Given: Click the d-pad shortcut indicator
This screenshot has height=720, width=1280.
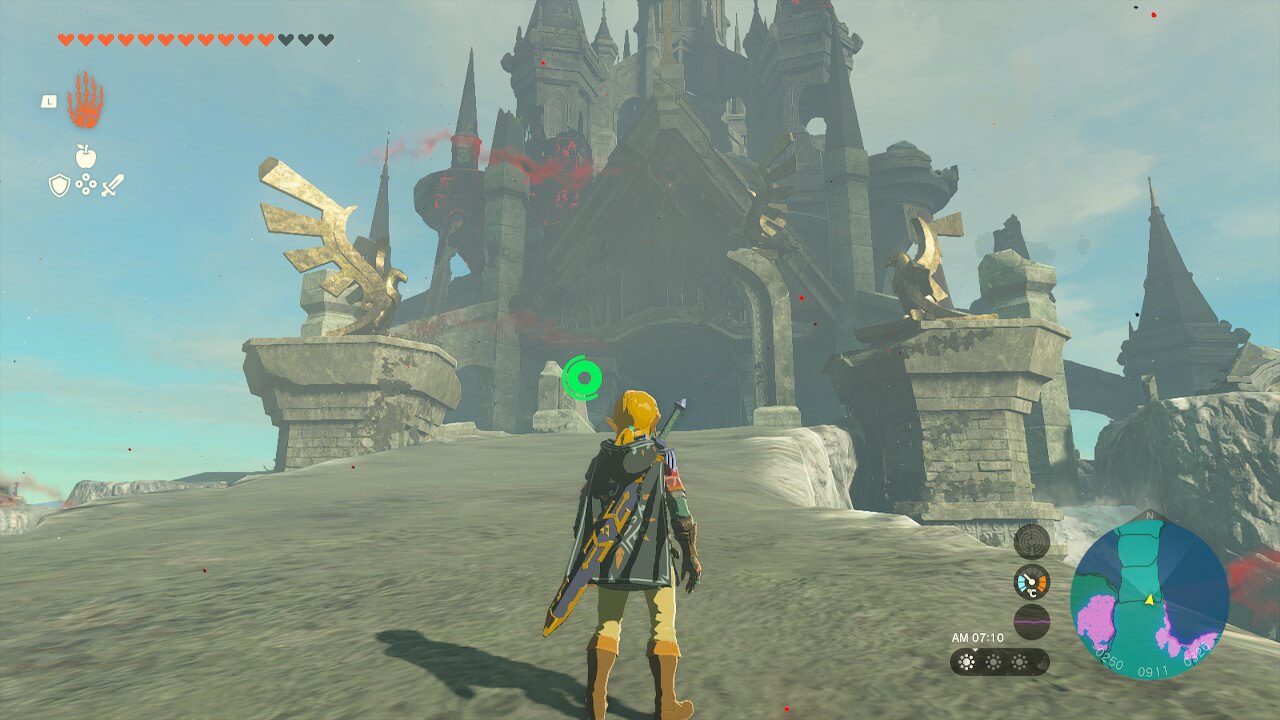Looking at the screenshot, I should pos(85,185).
